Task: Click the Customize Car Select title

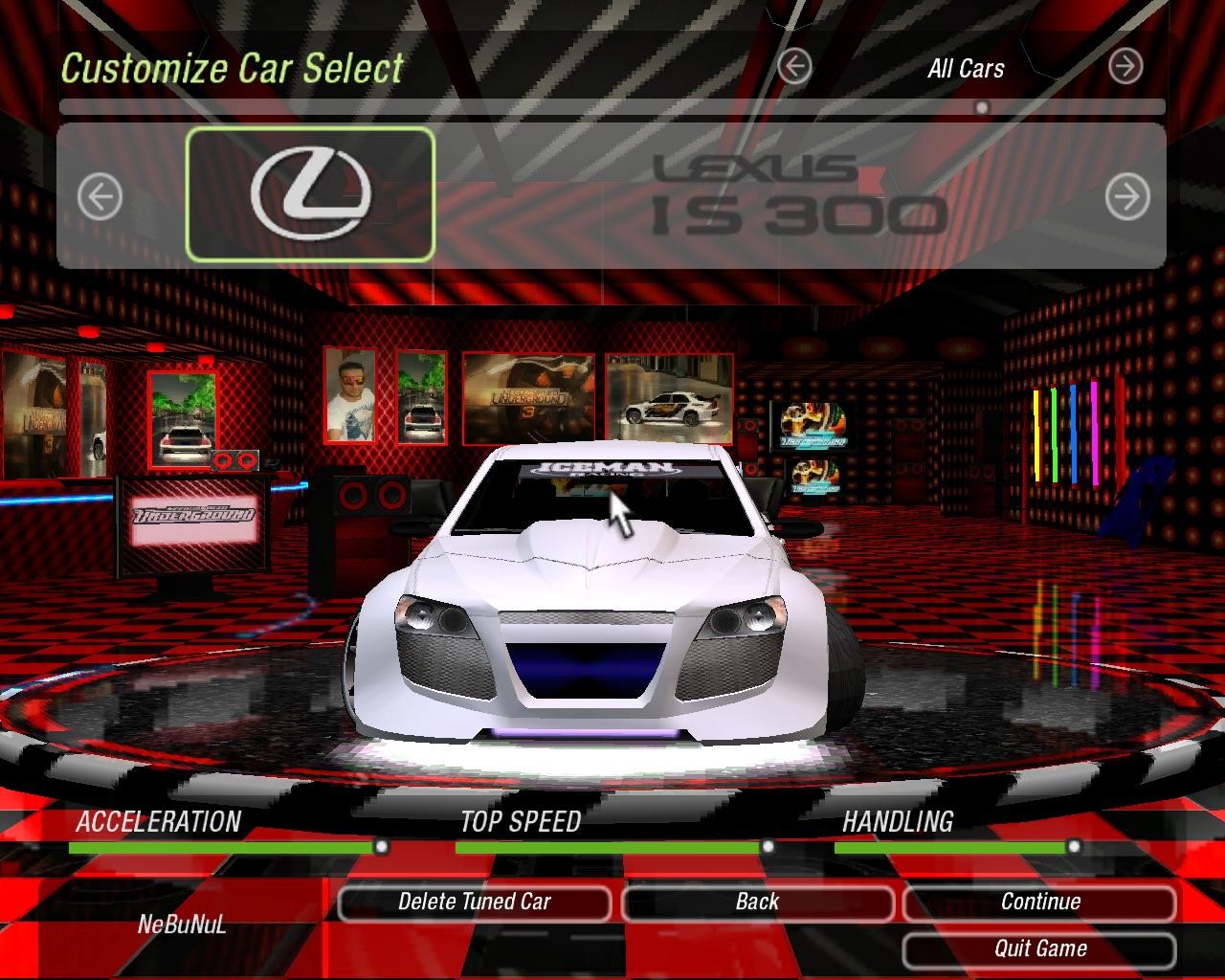Action: 232,68
